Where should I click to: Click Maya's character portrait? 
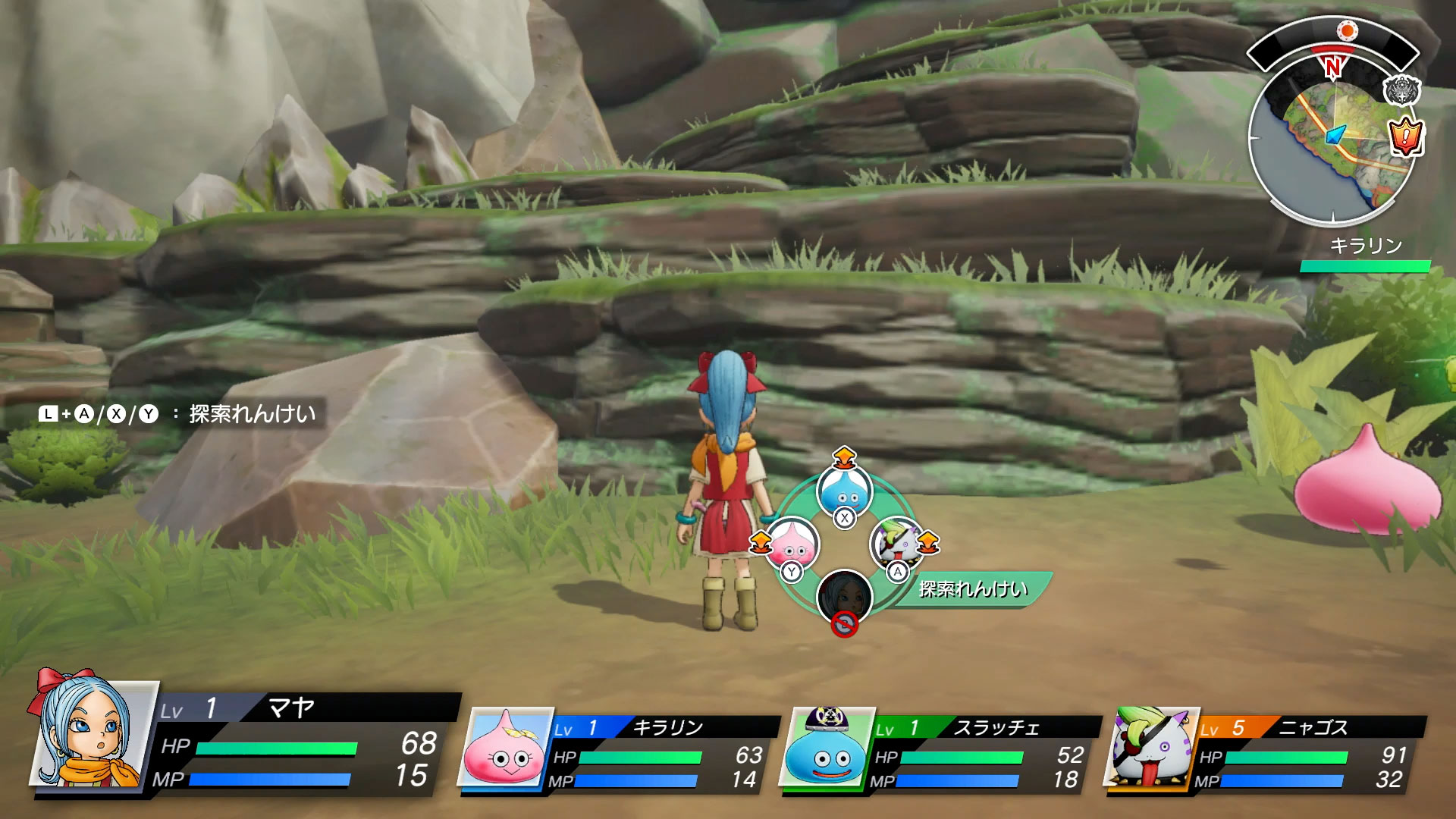tap(87, 730)
